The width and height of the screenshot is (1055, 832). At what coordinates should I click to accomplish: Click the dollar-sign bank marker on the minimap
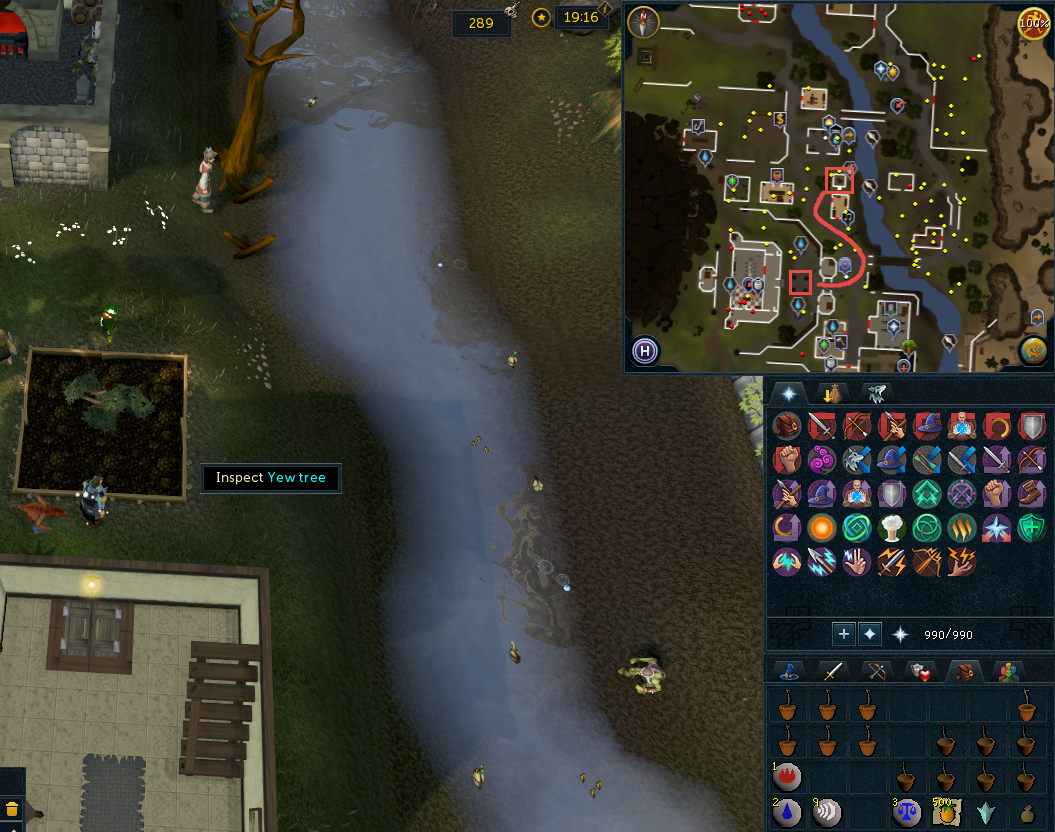coord(780,120)
